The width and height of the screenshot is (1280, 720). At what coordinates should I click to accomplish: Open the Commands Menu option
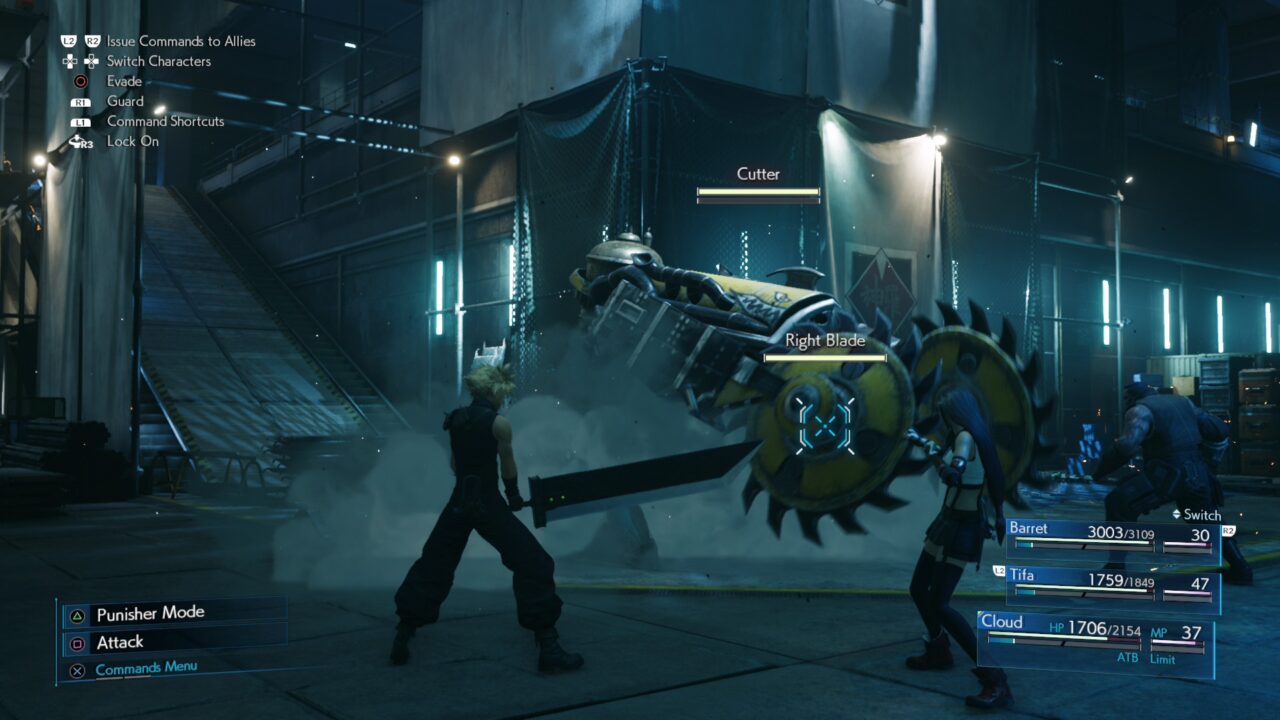point(147,666)
